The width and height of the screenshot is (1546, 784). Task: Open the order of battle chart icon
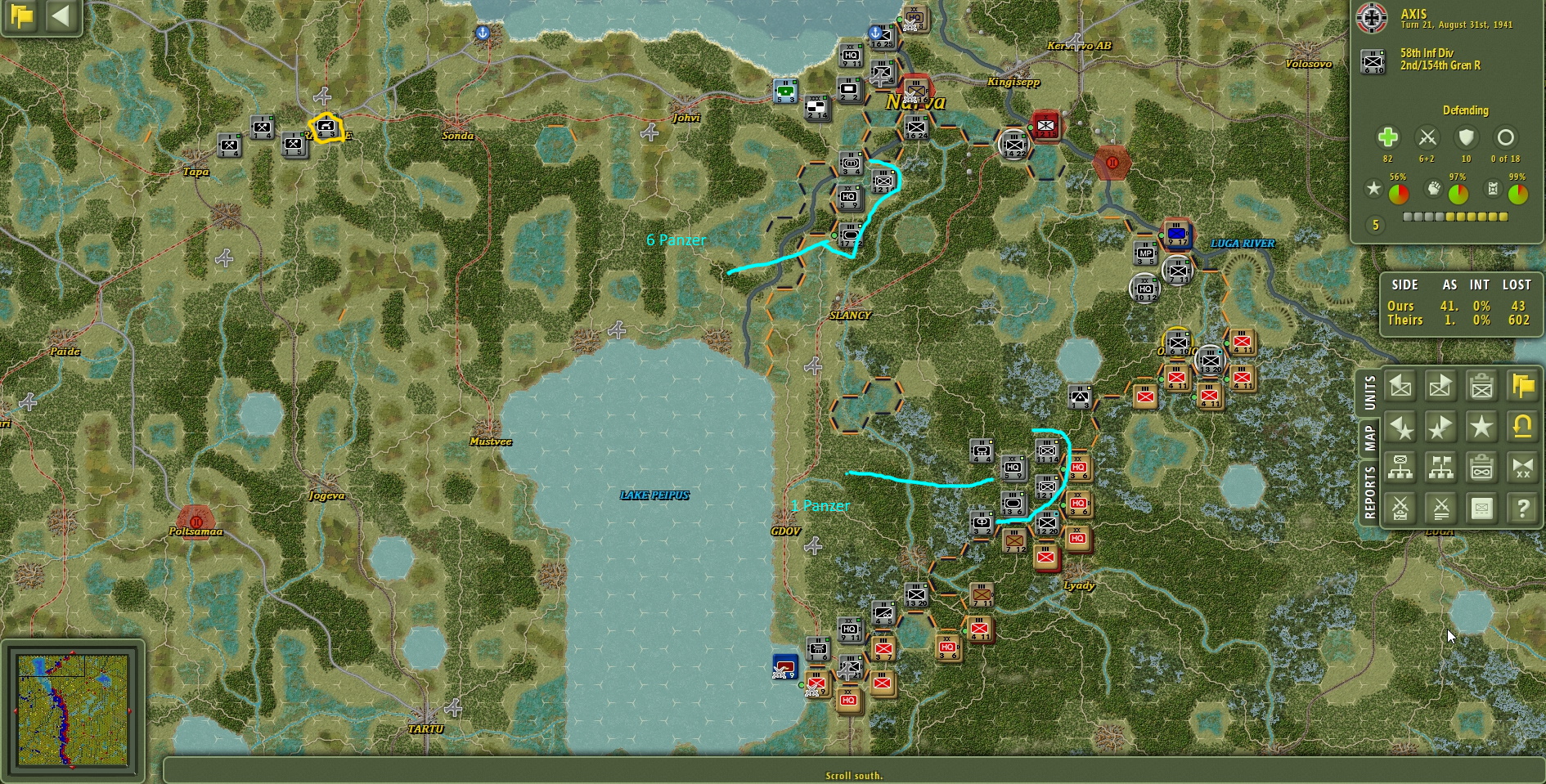(x=1401, y=468)
